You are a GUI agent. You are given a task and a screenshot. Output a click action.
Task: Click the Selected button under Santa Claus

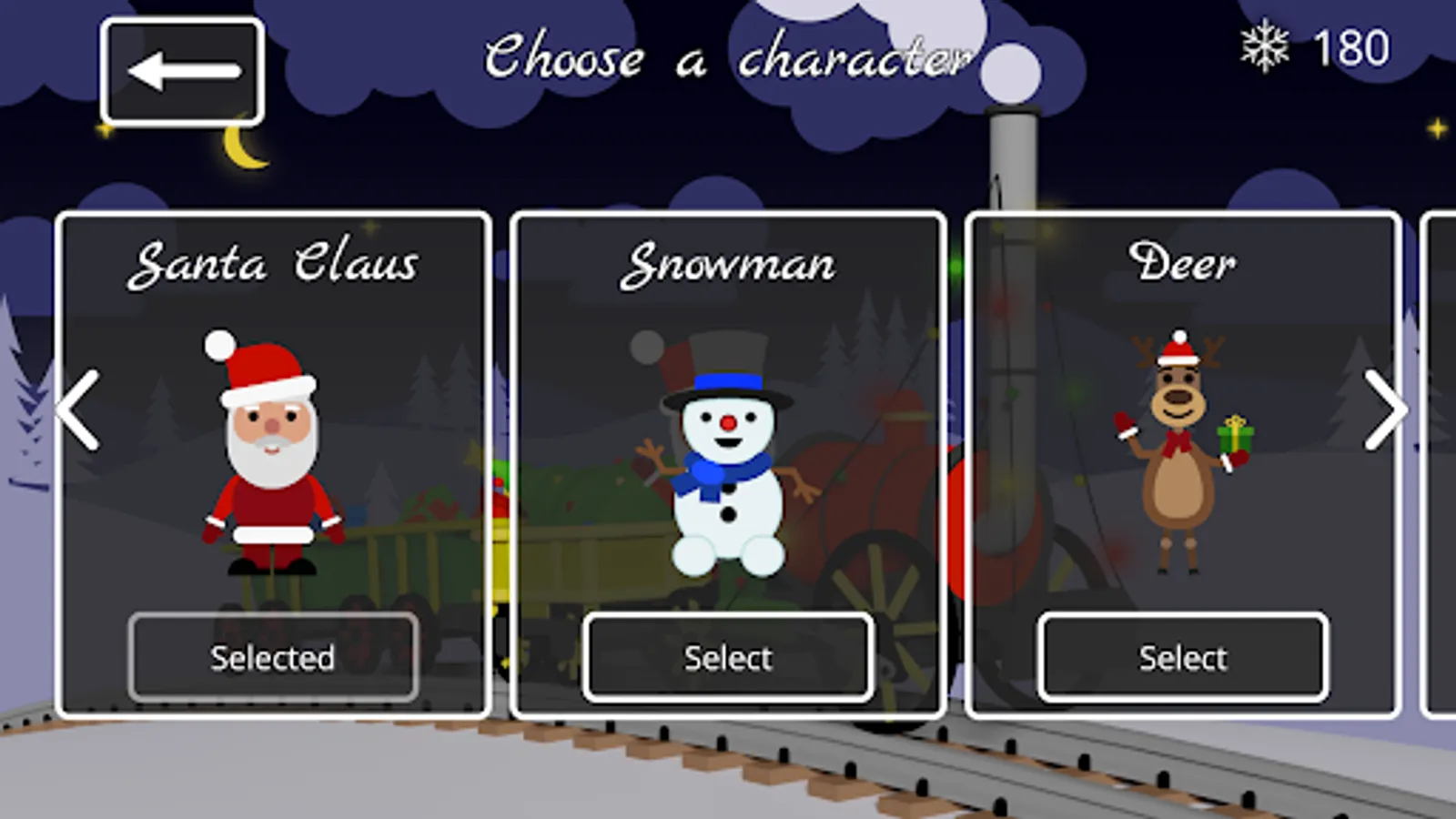(272, 657)
